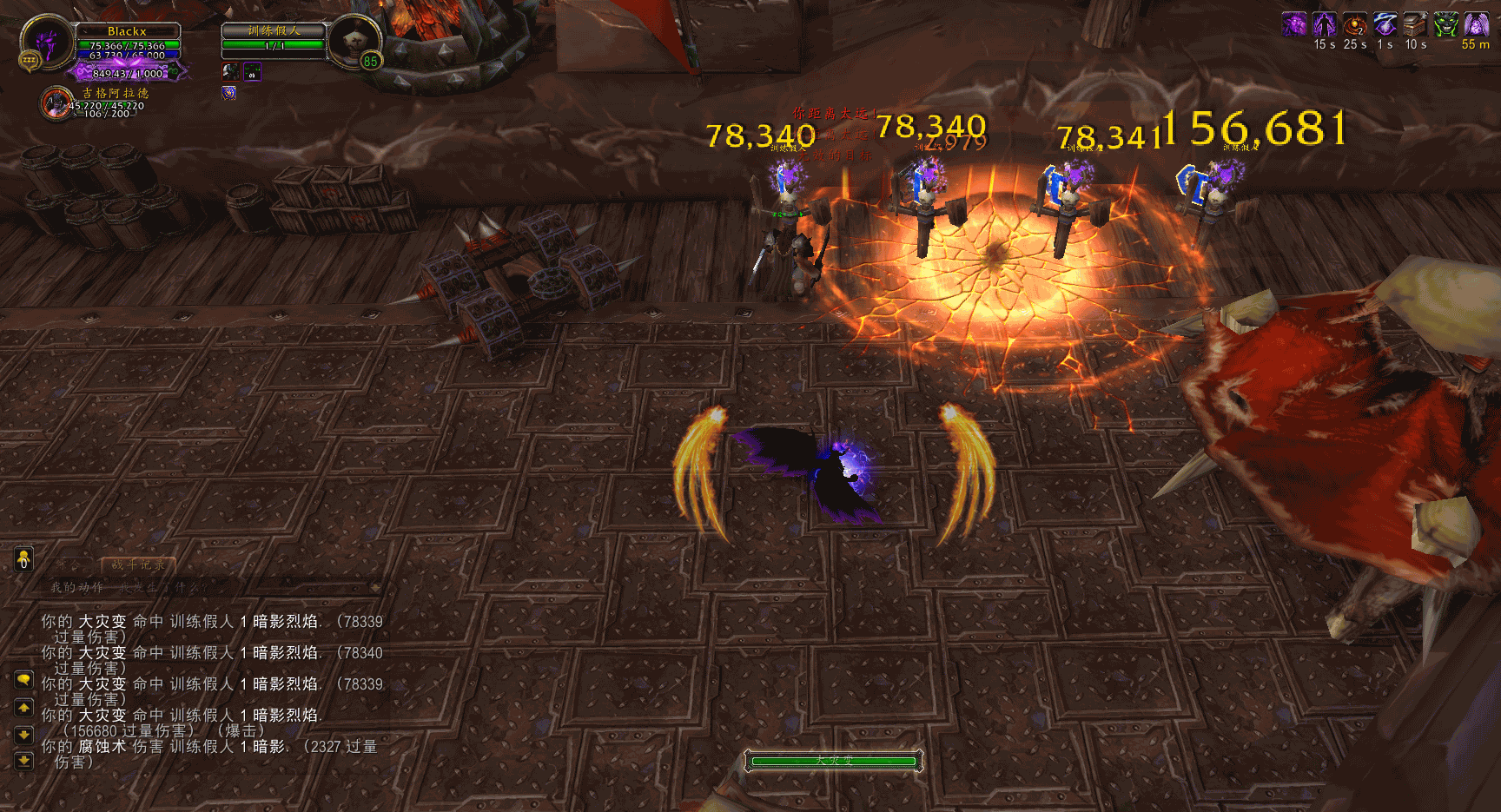Switch to the 综合 general chat tab
Image resolution: width=1501 pixels, height=812 pixels.
tap(69, 564)
